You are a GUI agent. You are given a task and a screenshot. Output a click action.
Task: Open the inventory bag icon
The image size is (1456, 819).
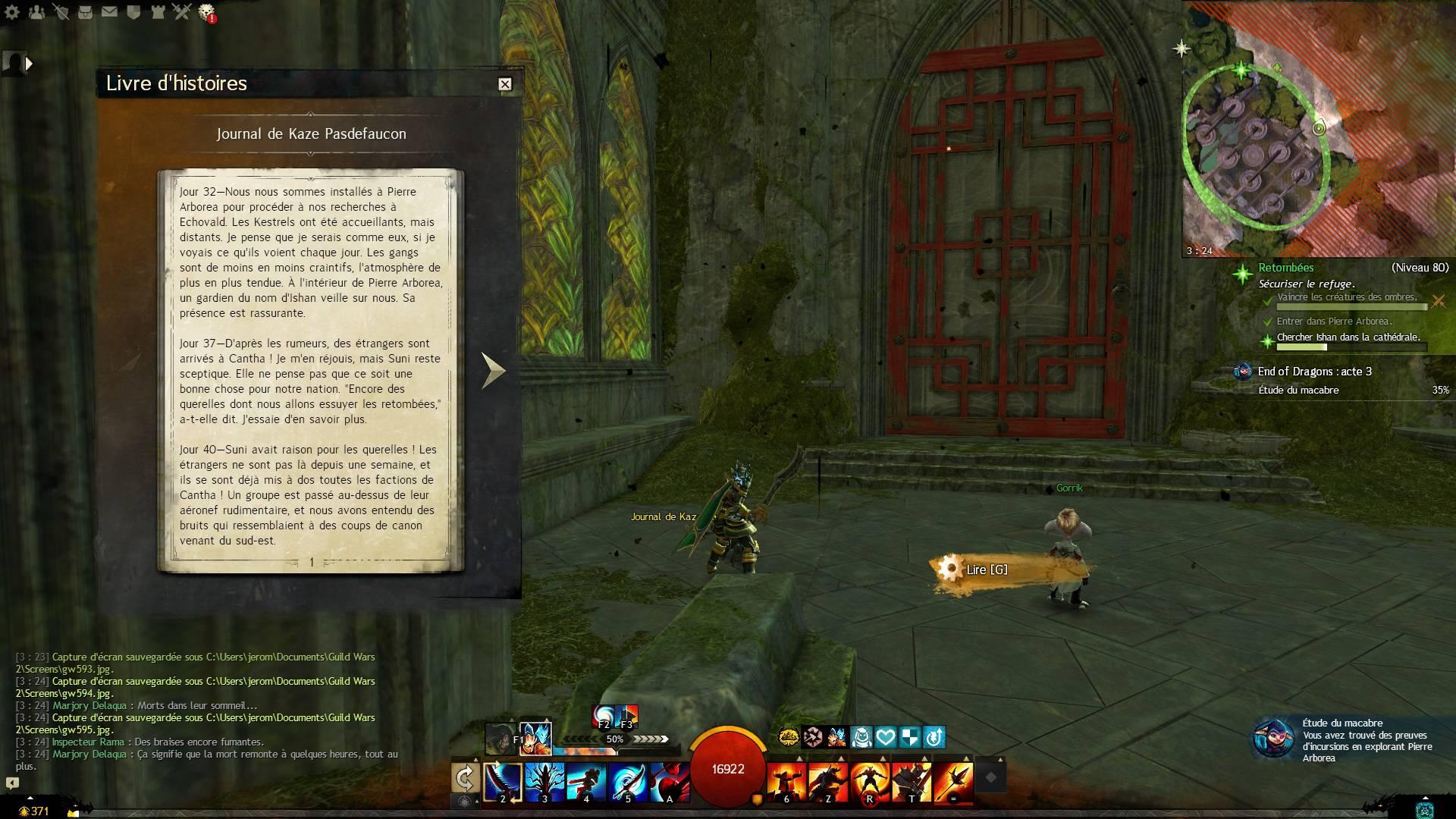coord(85,12)
